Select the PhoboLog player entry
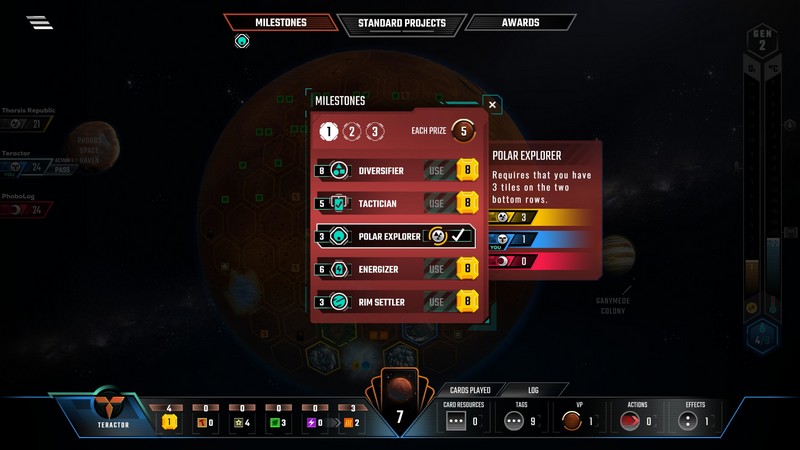 [28, 203]
